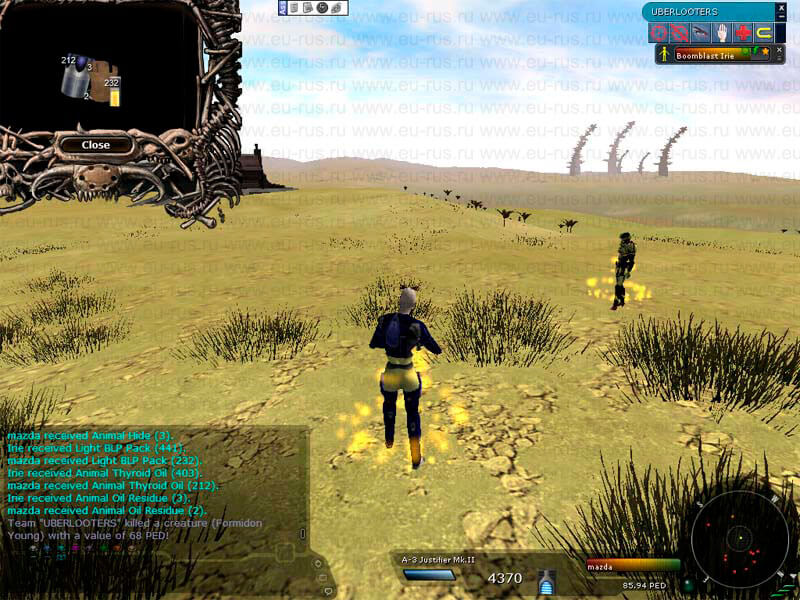The width and height of the screenshot is (800, 600).
Task: Close the loot window
Action: point(96,145)
